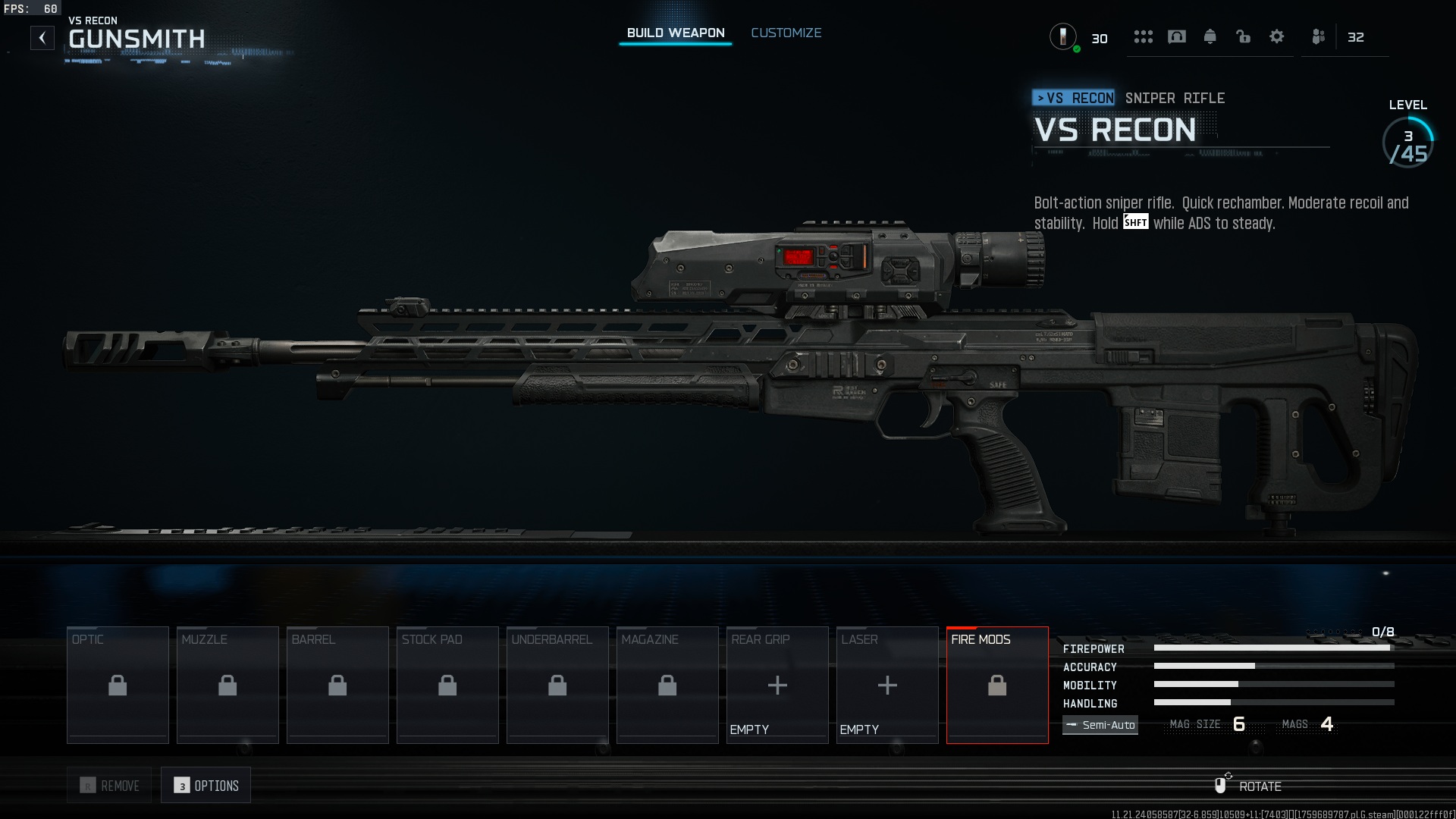Select the Barrel attachment slot
The height and width of the screenshot is (819, 1456).
pyautogui.click(x=337, y=685)
